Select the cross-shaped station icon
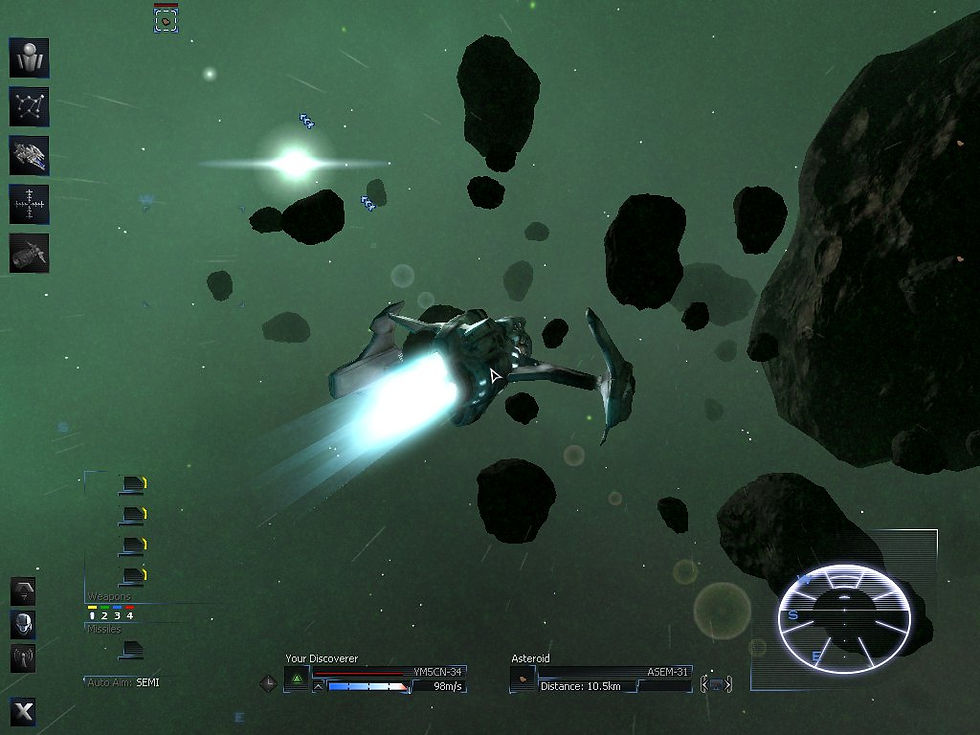The height and width of the screenshot is (735, 980). pos(29,204)
